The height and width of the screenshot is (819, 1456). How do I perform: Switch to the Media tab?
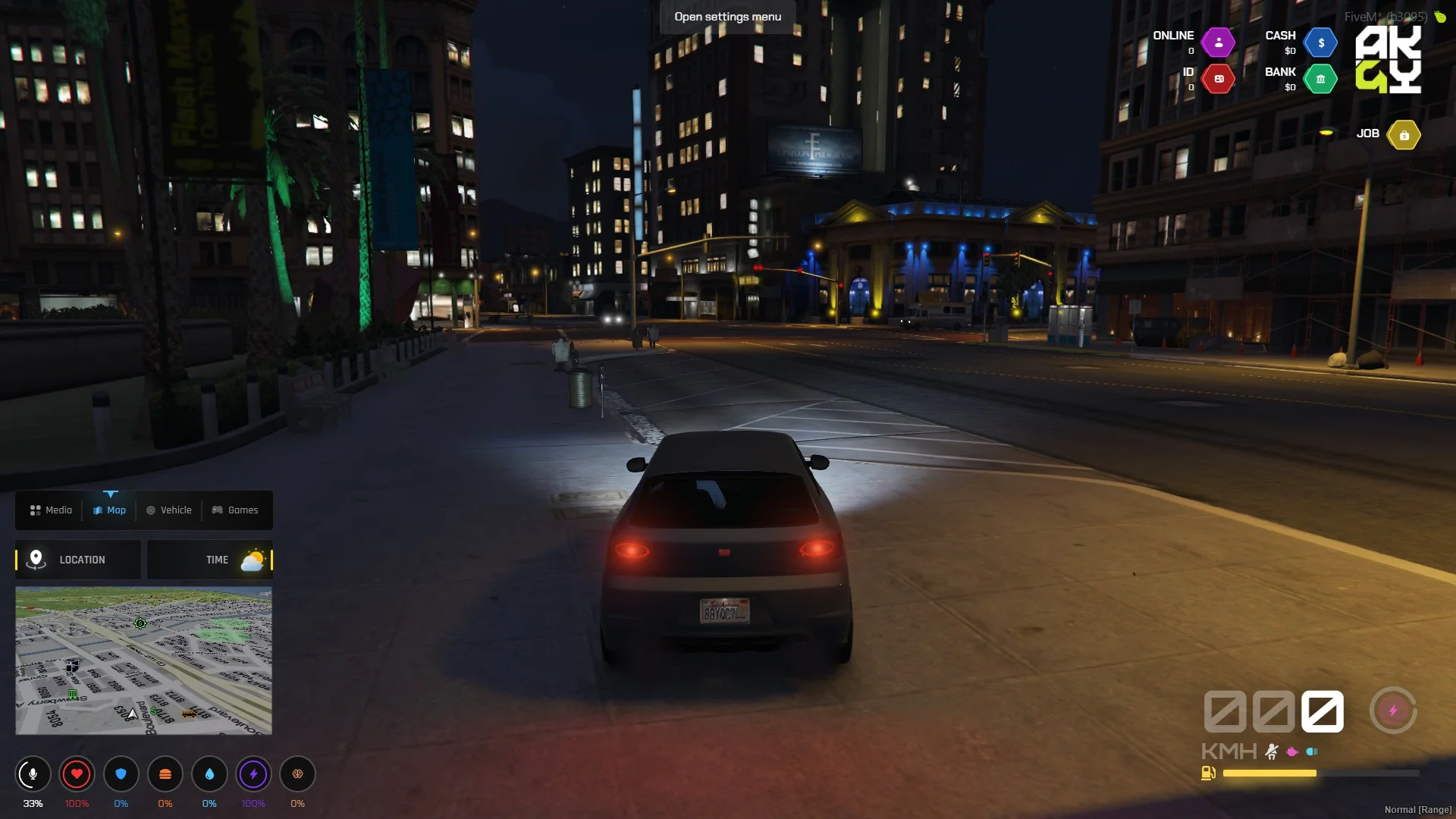[x=52, y=510]
